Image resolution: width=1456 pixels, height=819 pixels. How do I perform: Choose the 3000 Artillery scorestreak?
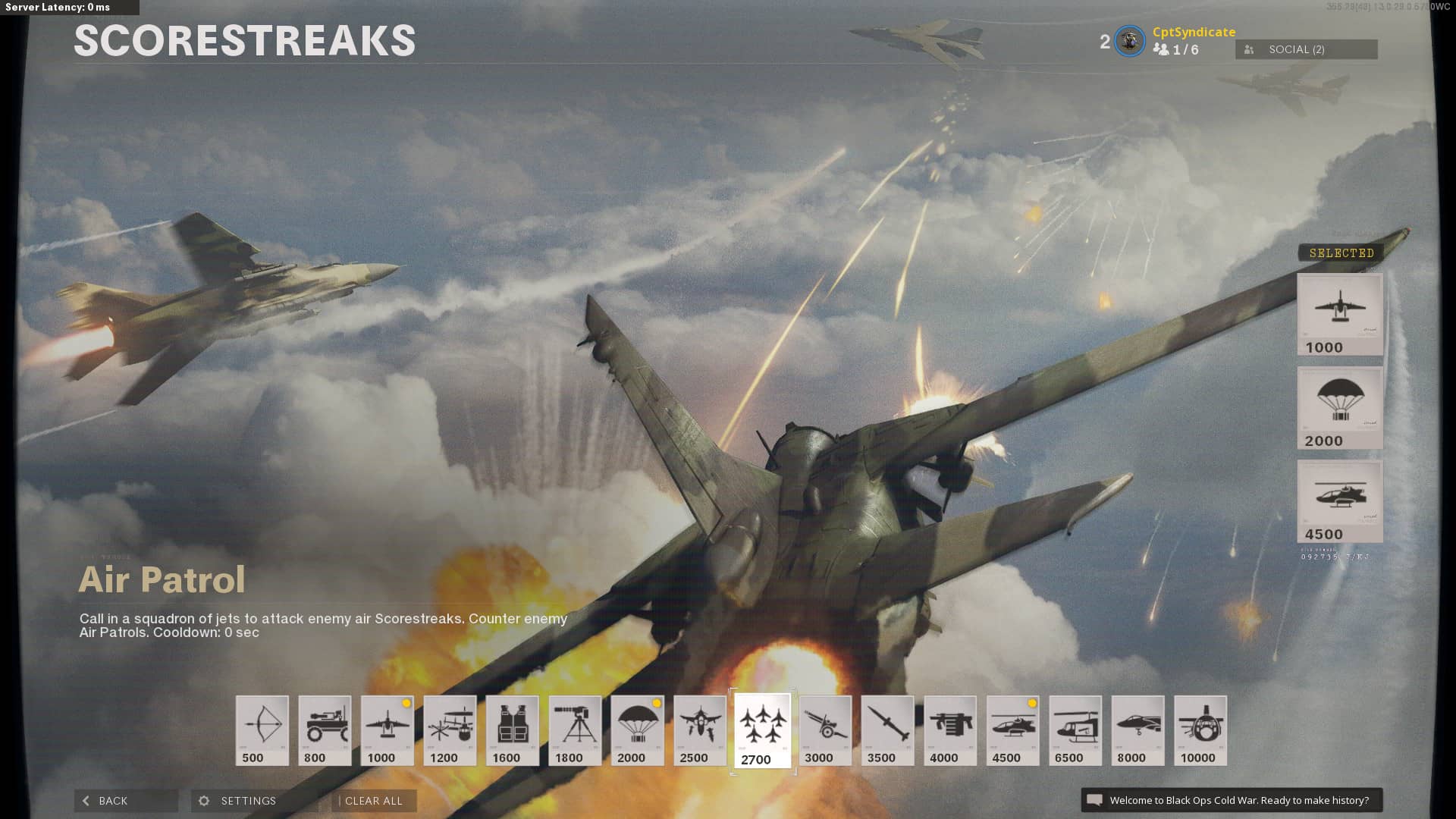(x=825, y=730)
